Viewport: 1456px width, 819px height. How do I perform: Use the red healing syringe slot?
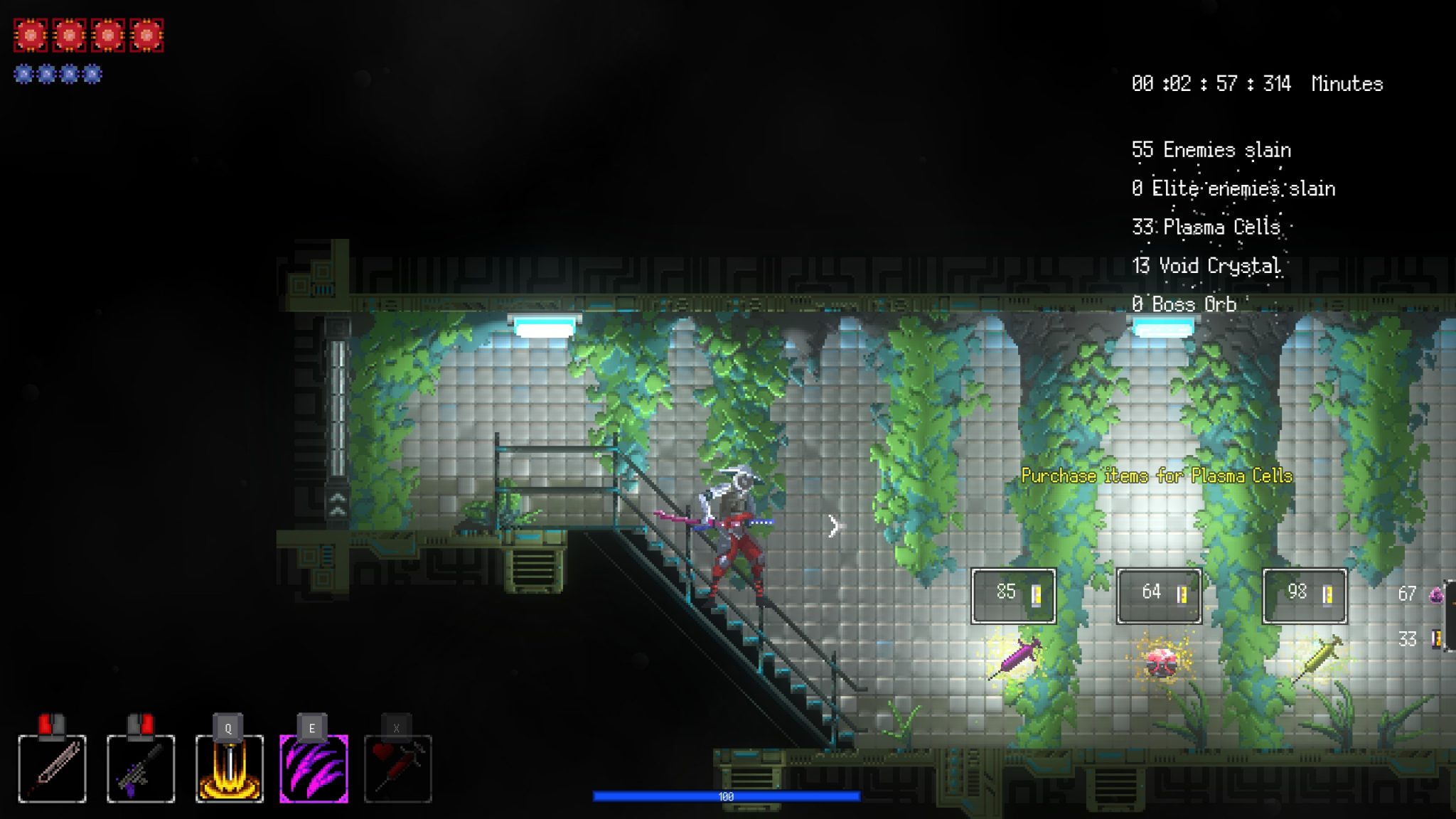pyautogui.click(x=397, y=769)
